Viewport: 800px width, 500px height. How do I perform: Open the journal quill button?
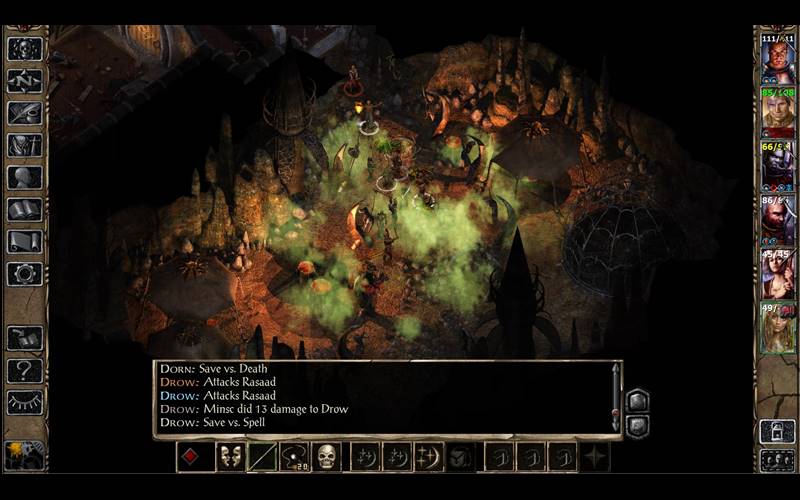25,113
